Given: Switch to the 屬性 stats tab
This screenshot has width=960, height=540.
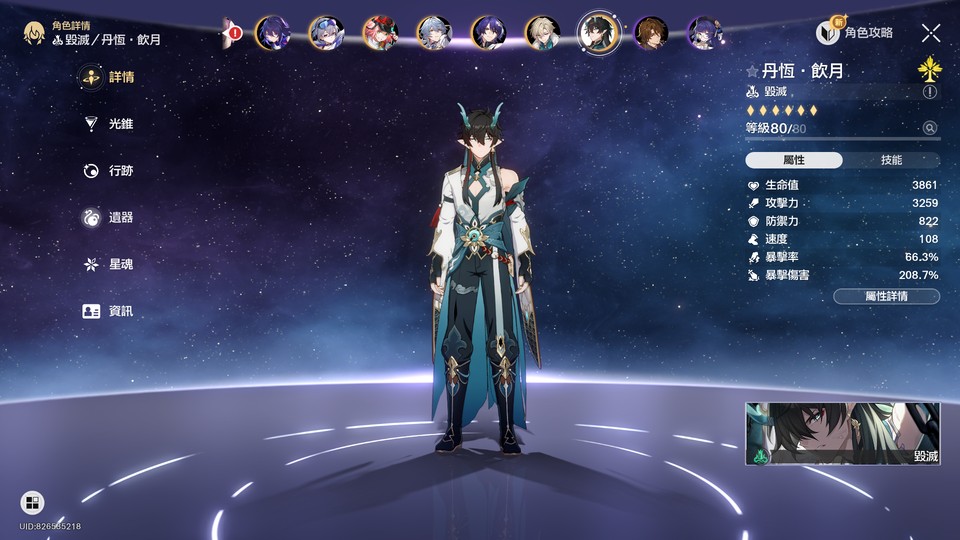Looking at the screenshot, I should [x=794, y=160].
